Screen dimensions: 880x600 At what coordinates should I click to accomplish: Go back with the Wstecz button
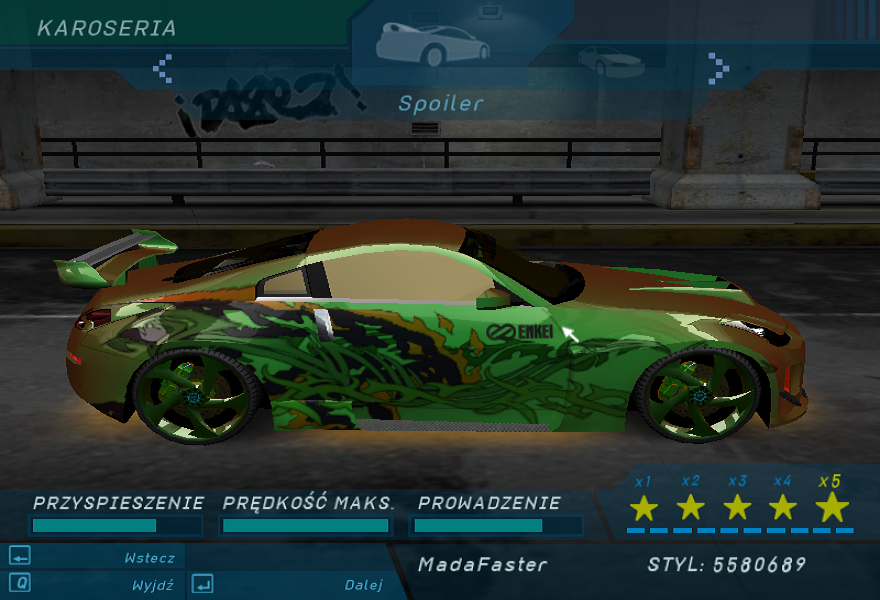tap(95, 557)
